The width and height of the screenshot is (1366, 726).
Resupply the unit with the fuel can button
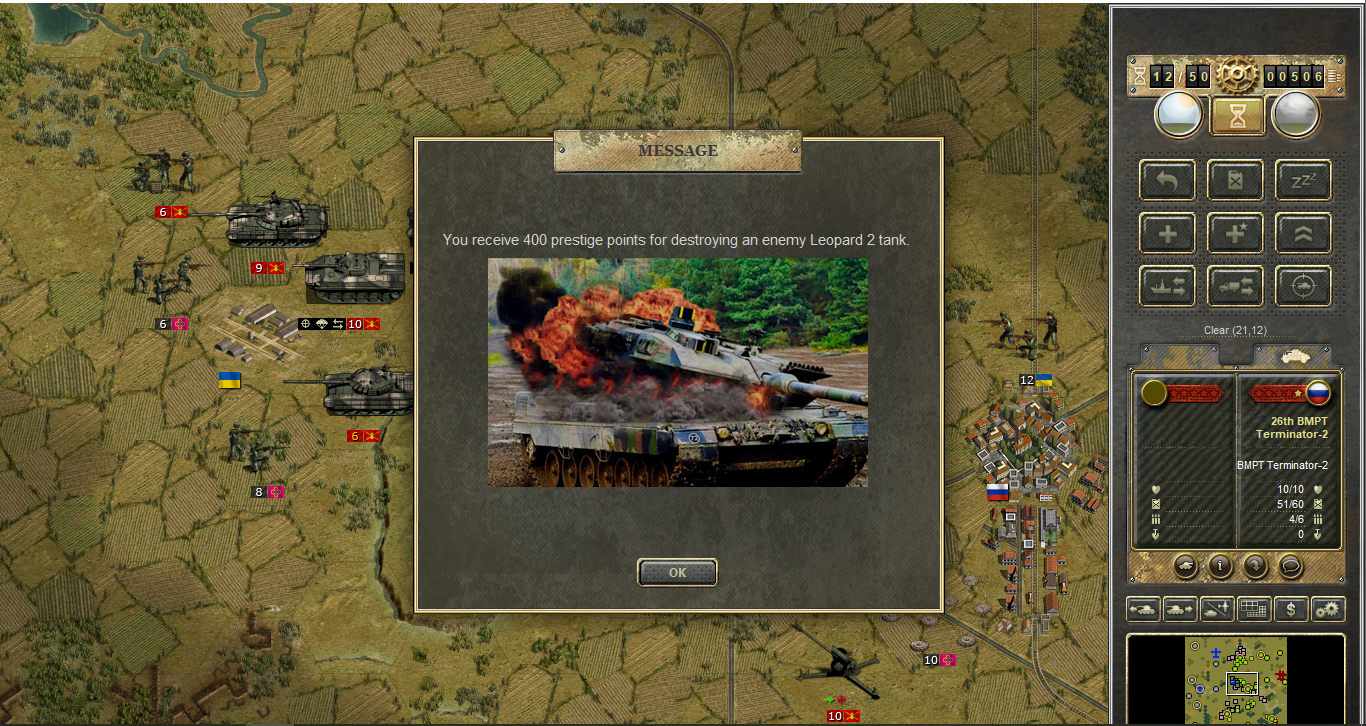pyautogui.click(x=1236, y=180)
